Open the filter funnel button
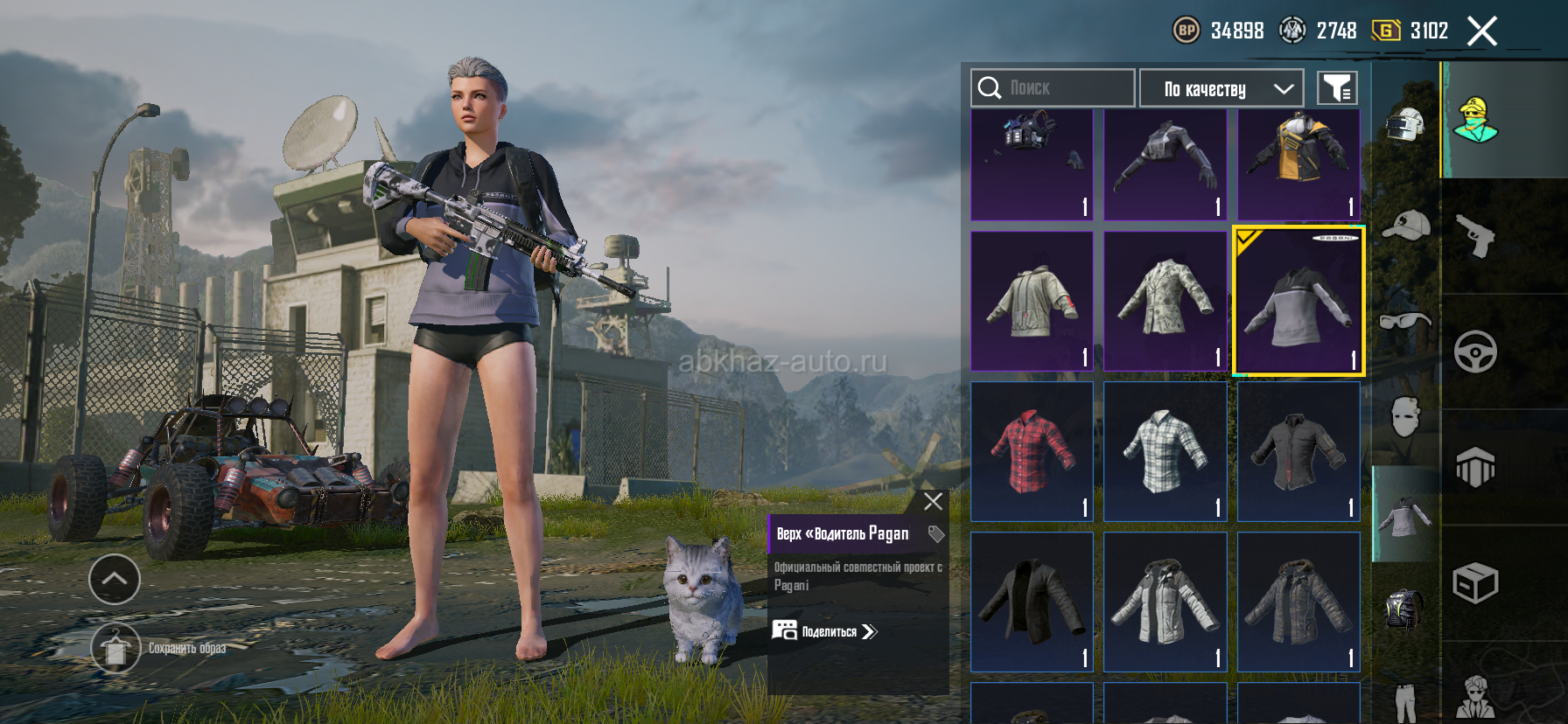The image size is (1568, 724). pos(1337,88)
